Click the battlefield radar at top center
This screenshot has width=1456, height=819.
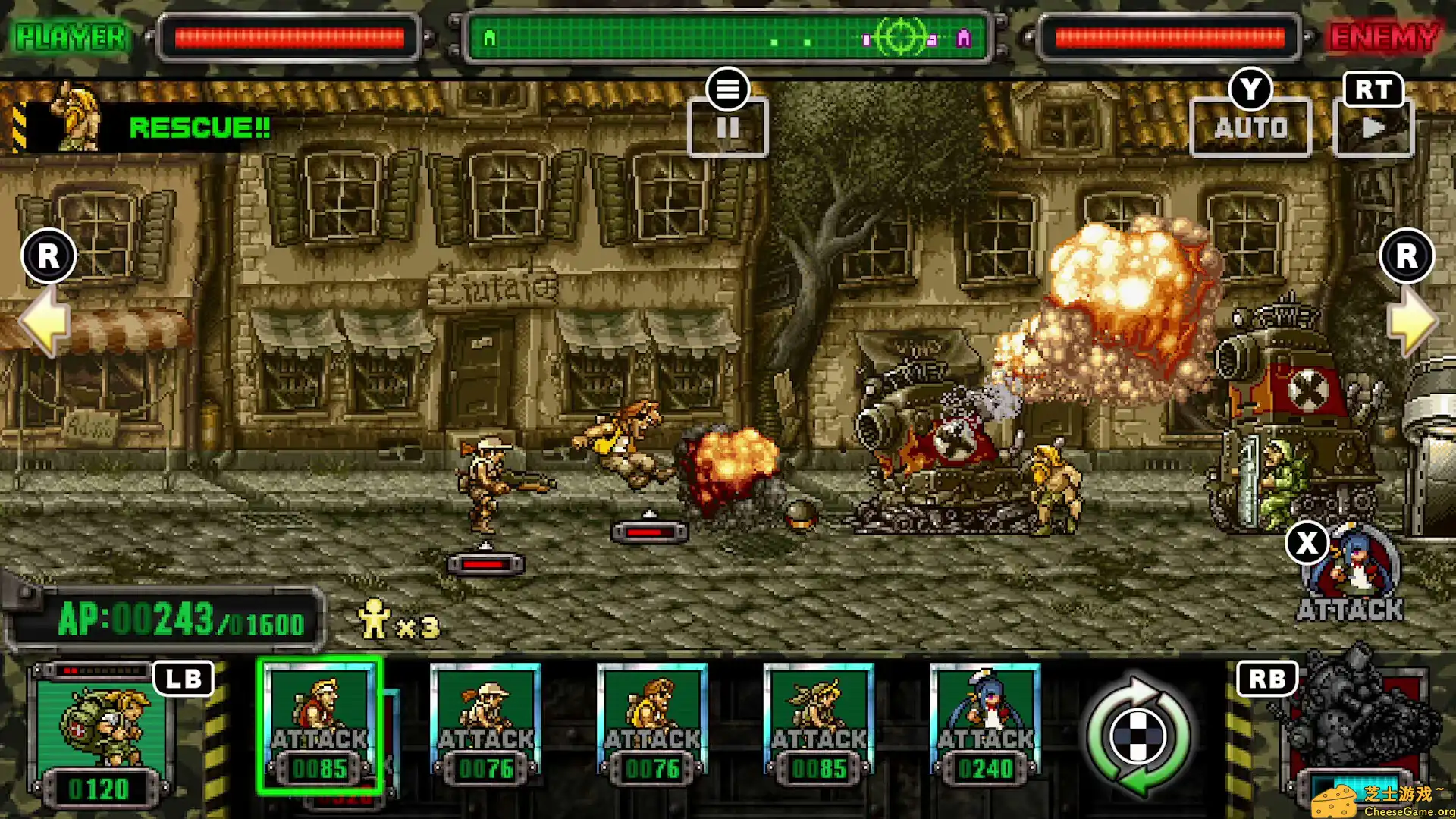point(728,38)
